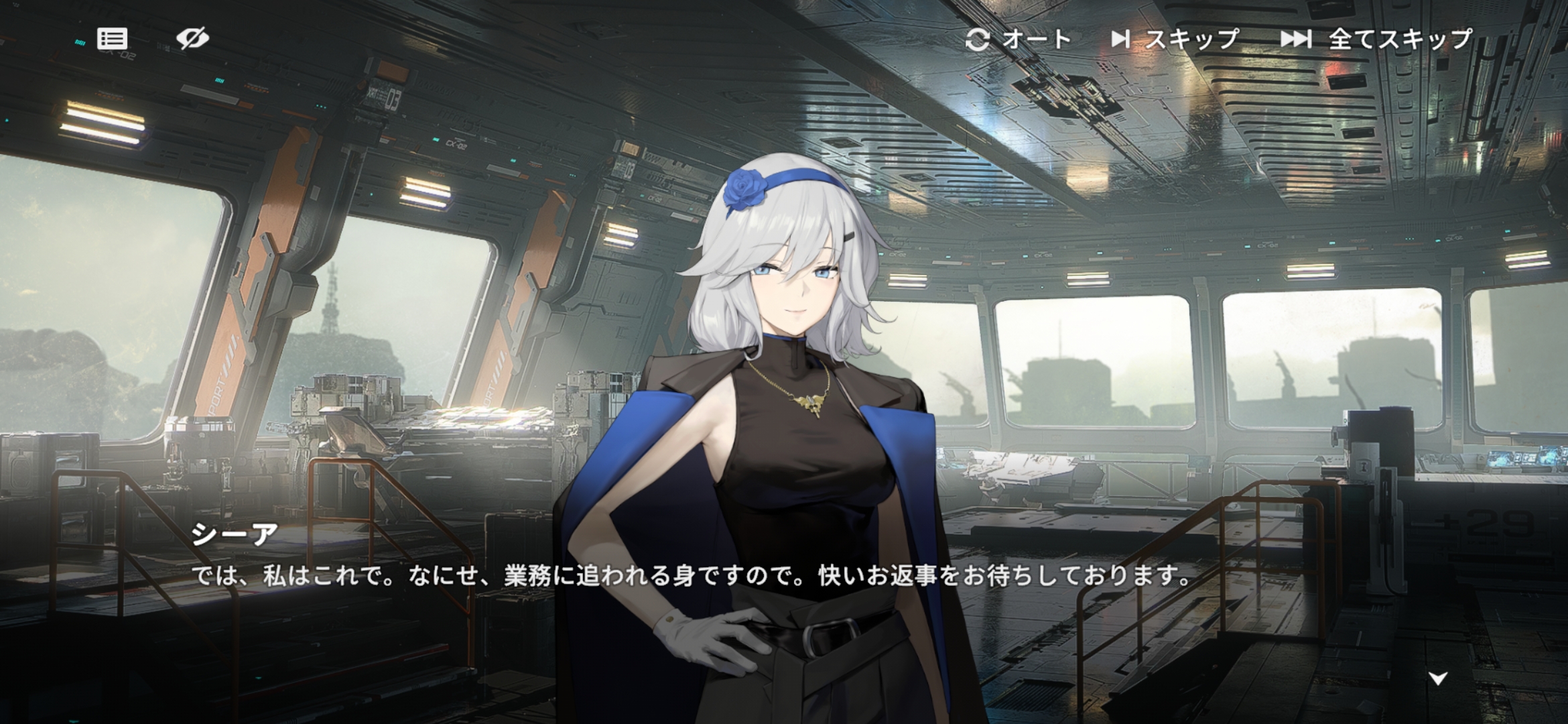Image resolution: width=1568 pixels, height=724 pixels.
Task: Hide the dialogue interface with eye icon
Action: (x=192, y=38)
